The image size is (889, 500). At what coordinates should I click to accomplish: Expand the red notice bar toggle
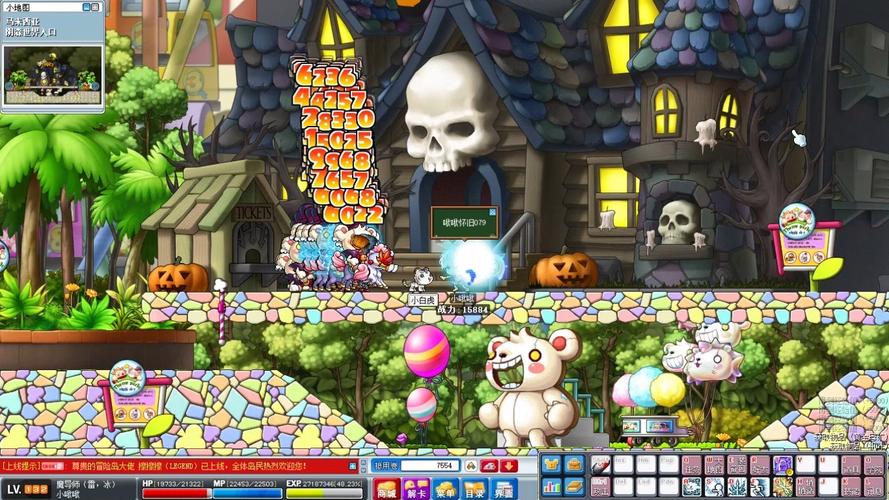[x=352, y=465]
